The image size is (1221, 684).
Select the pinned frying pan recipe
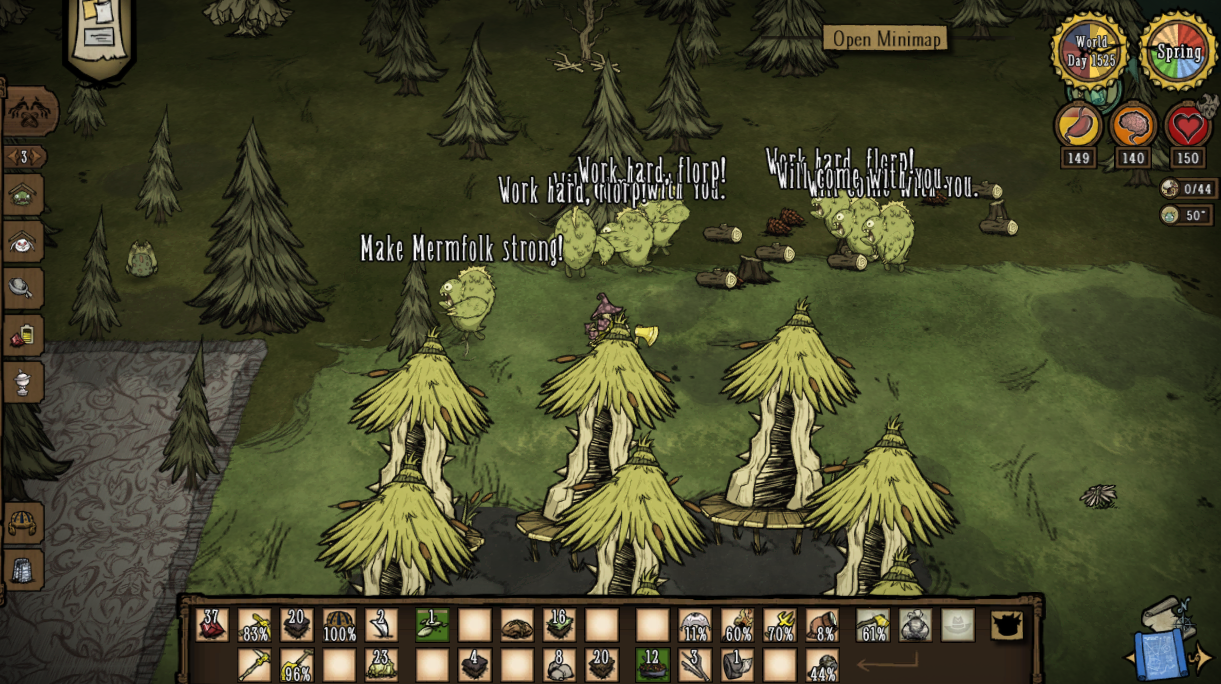tap(22, 288)
